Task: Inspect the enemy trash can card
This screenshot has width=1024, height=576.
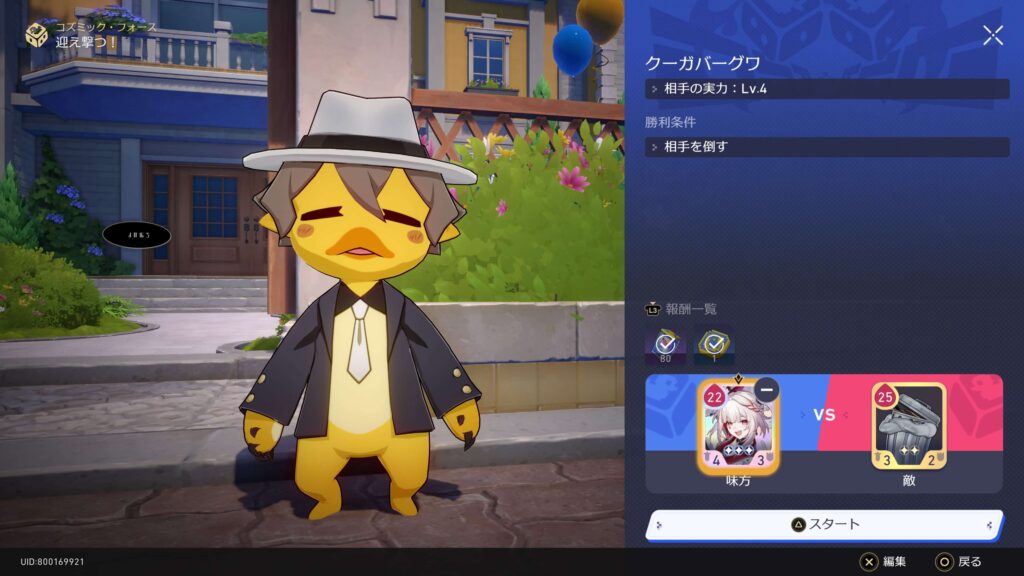Action: (908, 428)
